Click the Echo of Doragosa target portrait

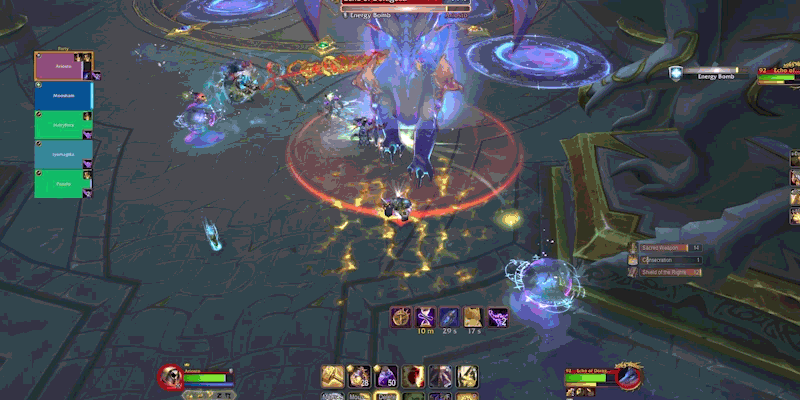(627, 376)
